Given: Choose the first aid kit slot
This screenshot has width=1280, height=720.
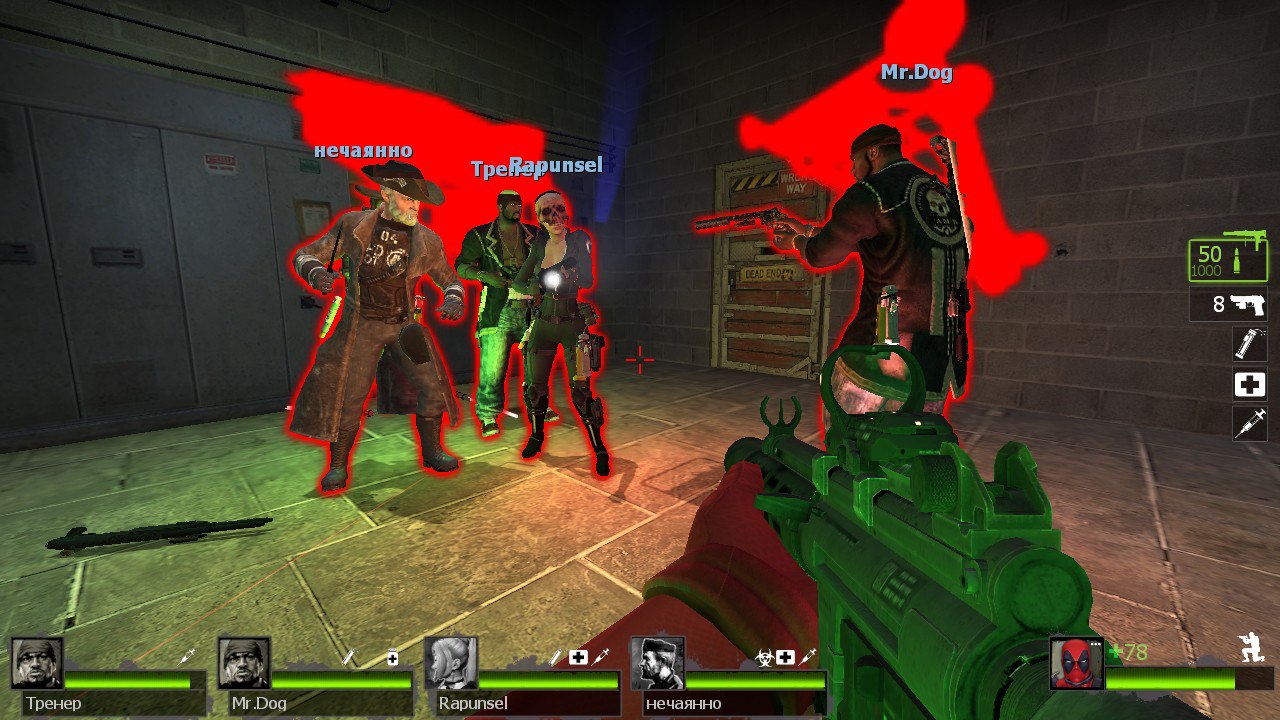Looking at the screenshot, I should (1249, 383).
